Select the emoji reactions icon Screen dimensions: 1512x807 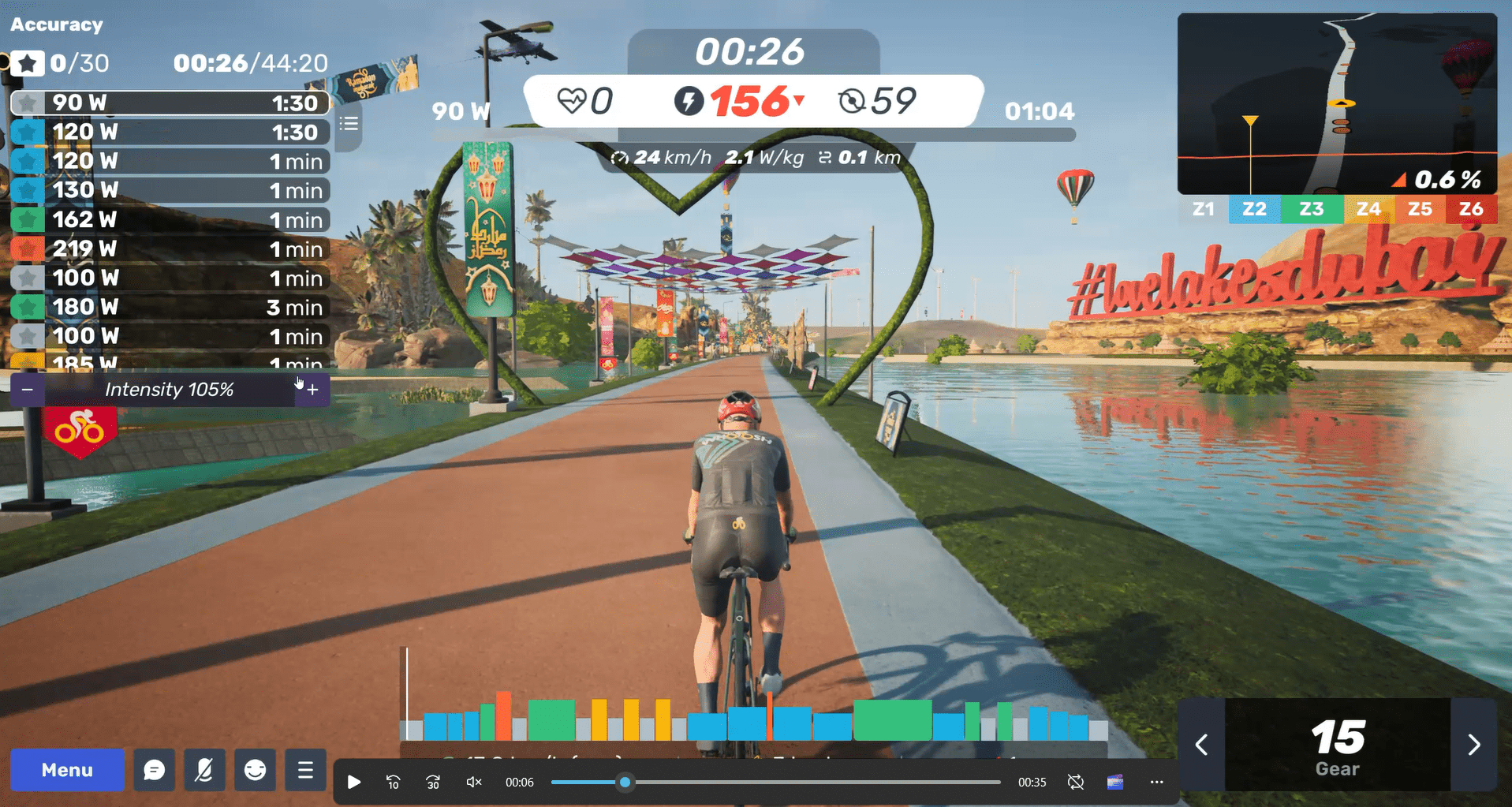(x=255, y=770)
